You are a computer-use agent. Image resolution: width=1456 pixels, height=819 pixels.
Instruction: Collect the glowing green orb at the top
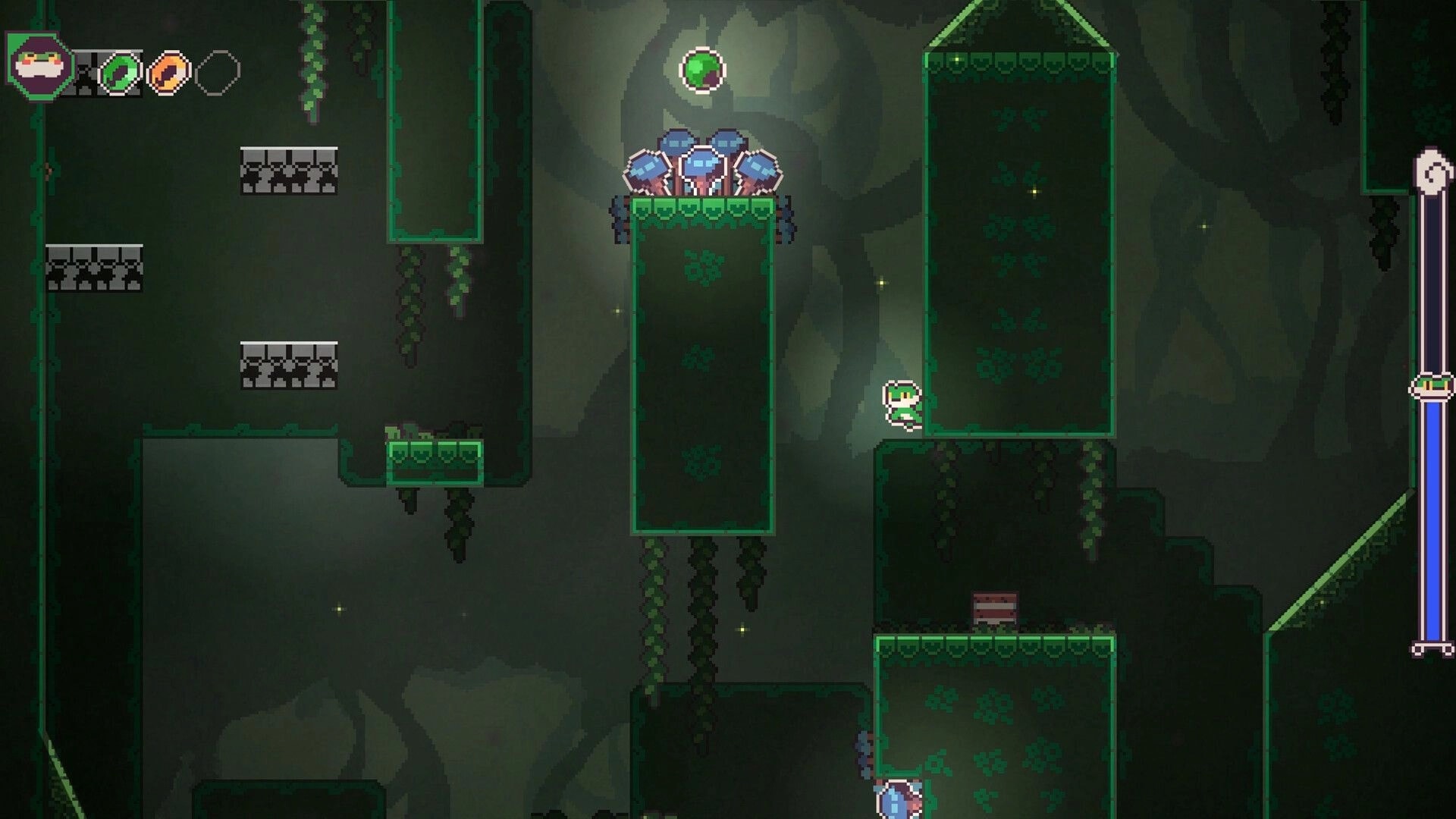click(x=702, y=70)
